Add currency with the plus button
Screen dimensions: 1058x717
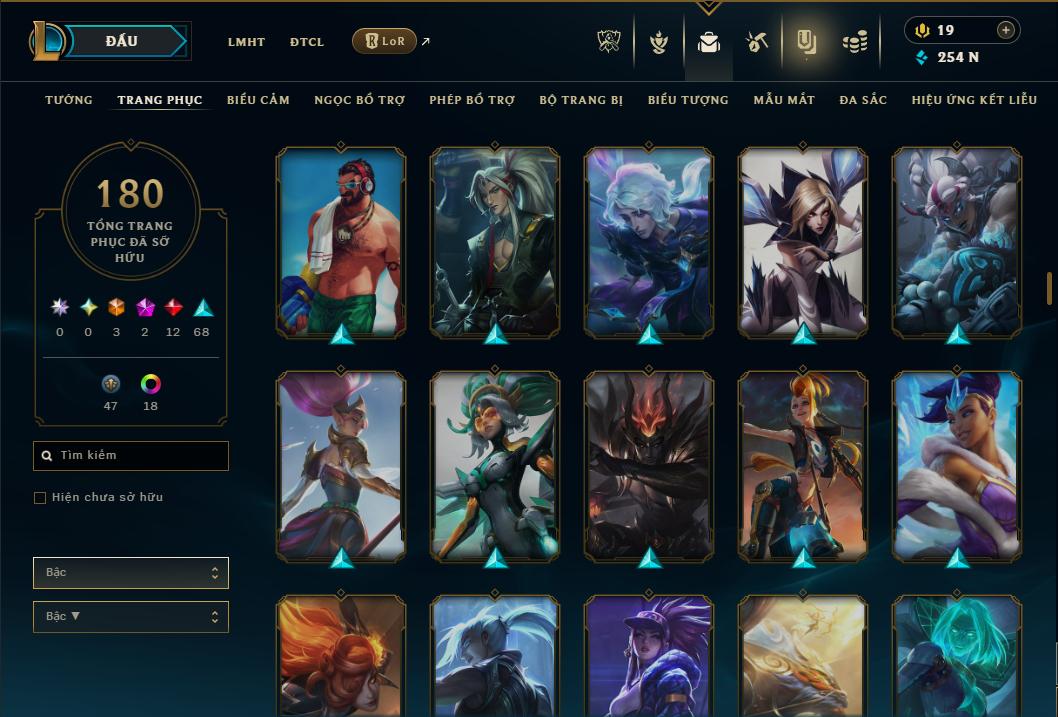pos(1005,30)
